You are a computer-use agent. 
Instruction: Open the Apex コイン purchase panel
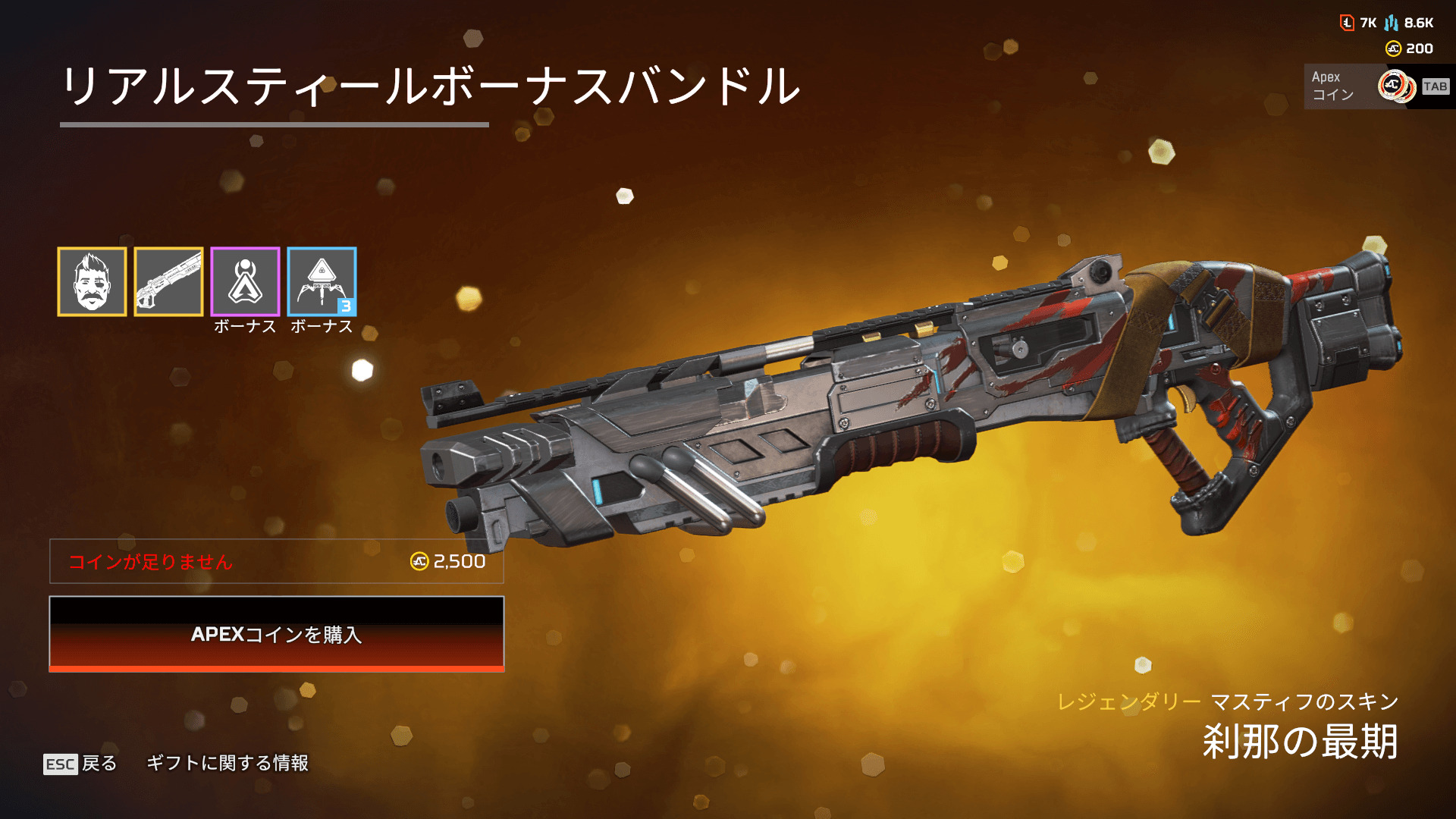1377,86
